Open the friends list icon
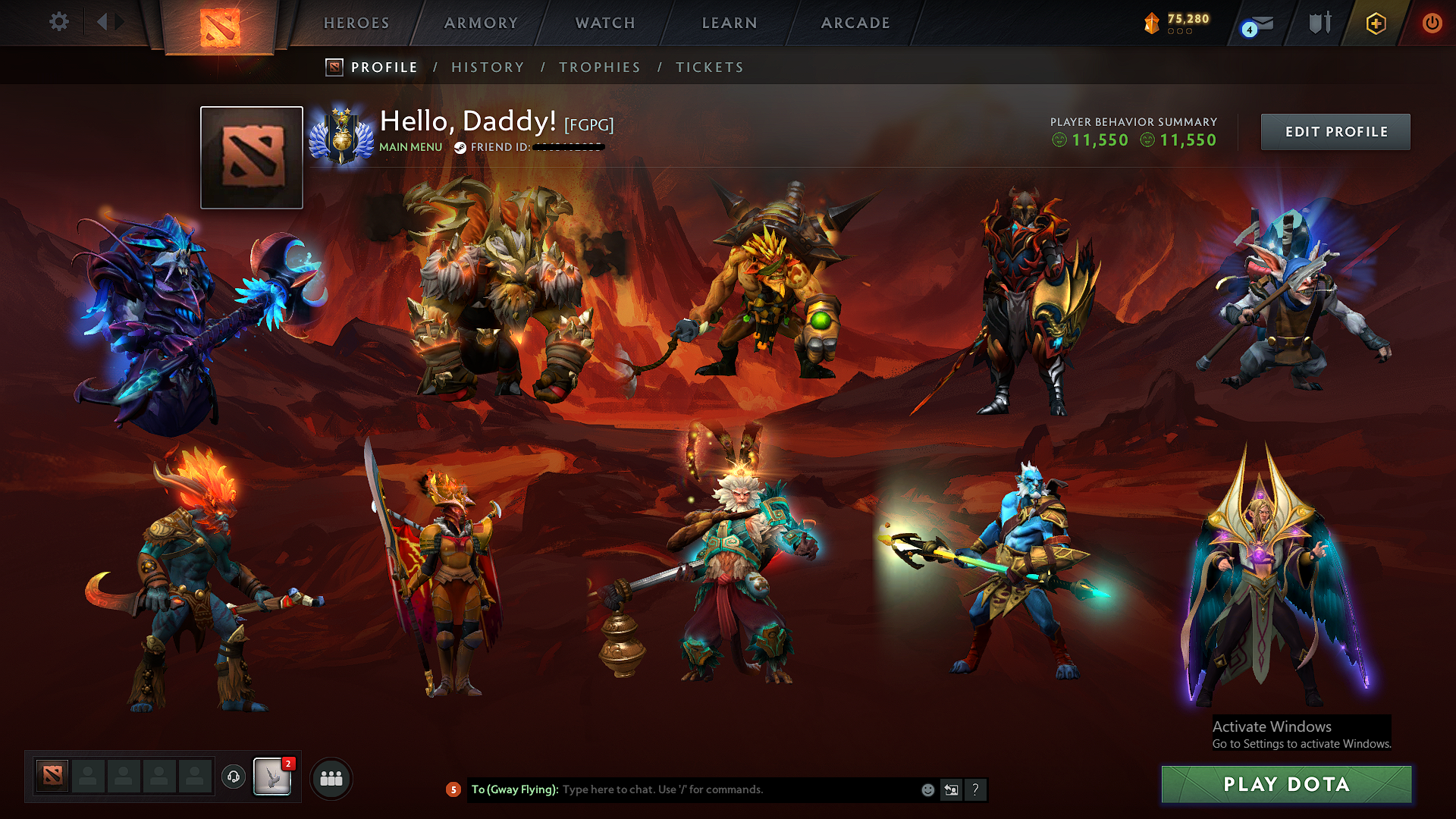Viewport: 1456px width, 819px height. pyautogui.click(x=331, y=777)
